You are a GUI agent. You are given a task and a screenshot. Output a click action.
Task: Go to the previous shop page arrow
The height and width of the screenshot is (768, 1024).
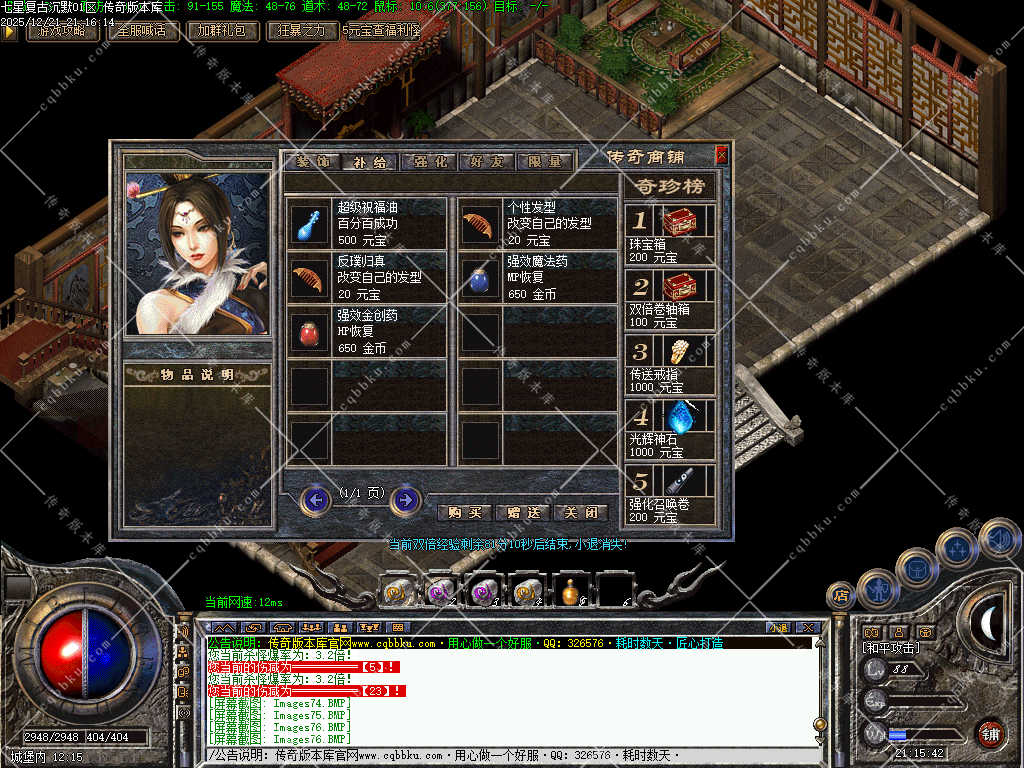[x=316, y=499]
